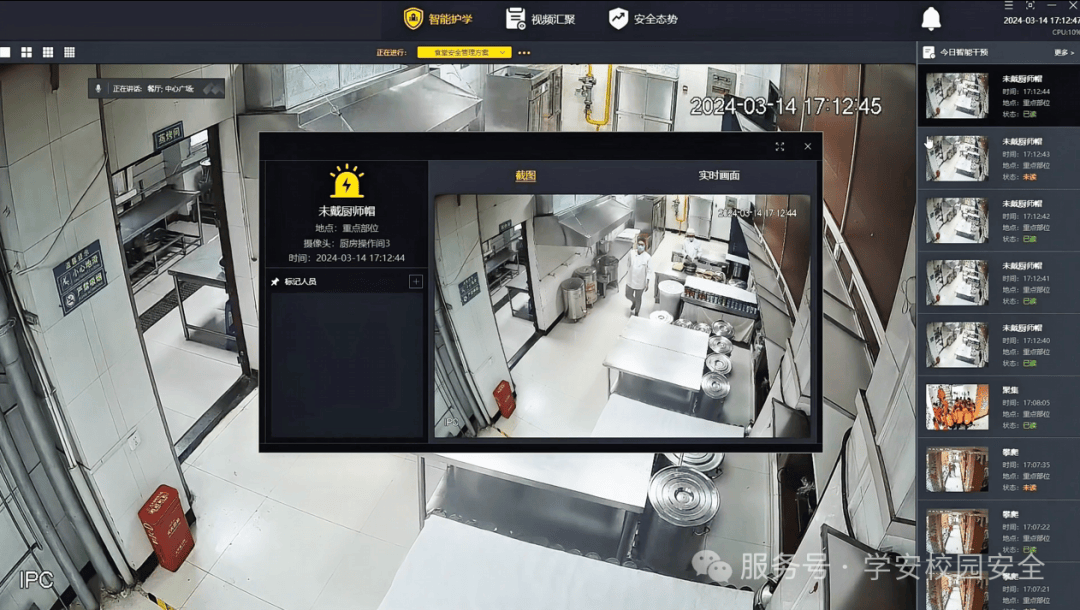Expand the alarm popup to fullscreen
Screen dimensions: 1080x610
[780, 146]
